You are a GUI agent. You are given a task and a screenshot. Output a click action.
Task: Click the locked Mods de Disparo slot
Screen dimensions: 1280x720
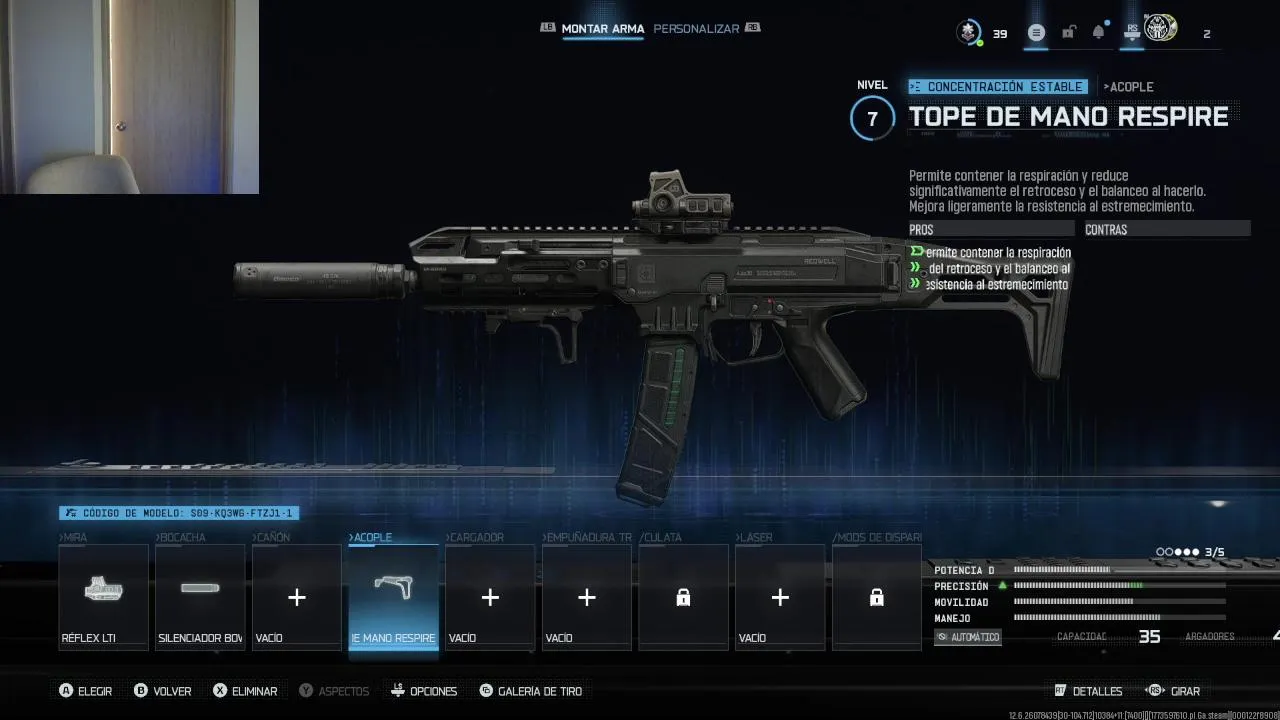pyautogui.click(x=877, y=598)
